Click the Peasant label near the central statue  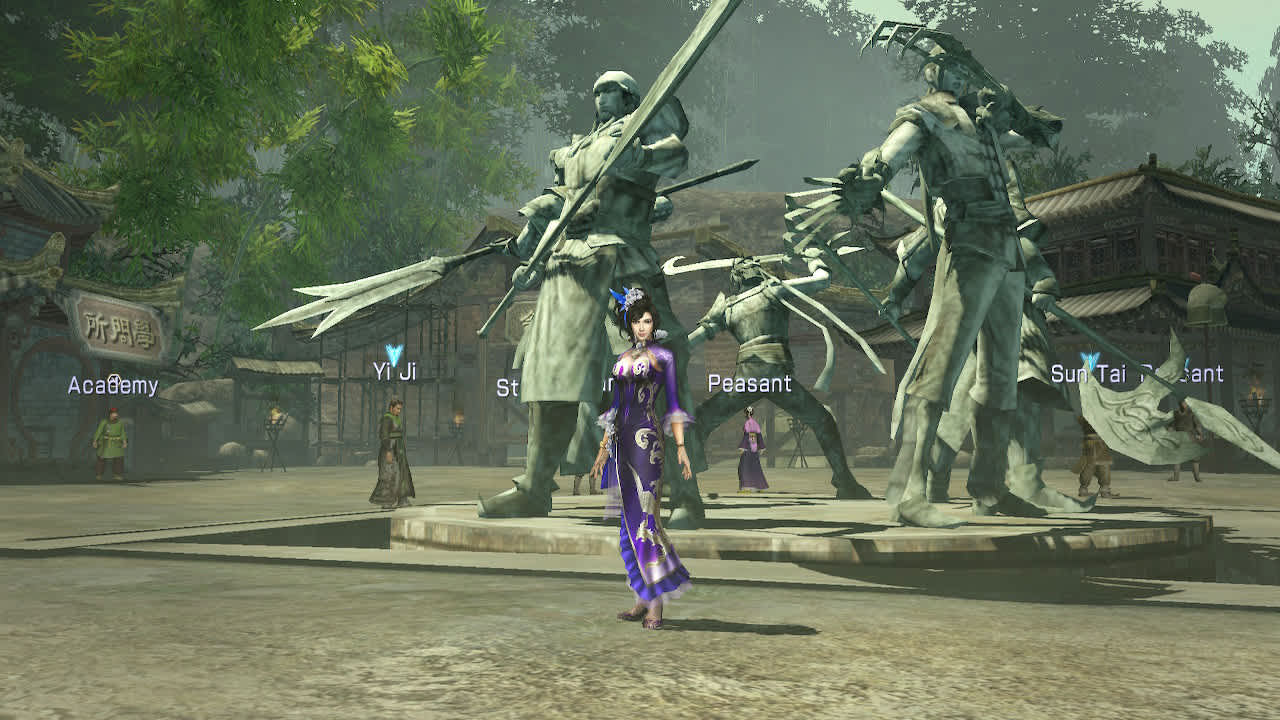[751, 382]
